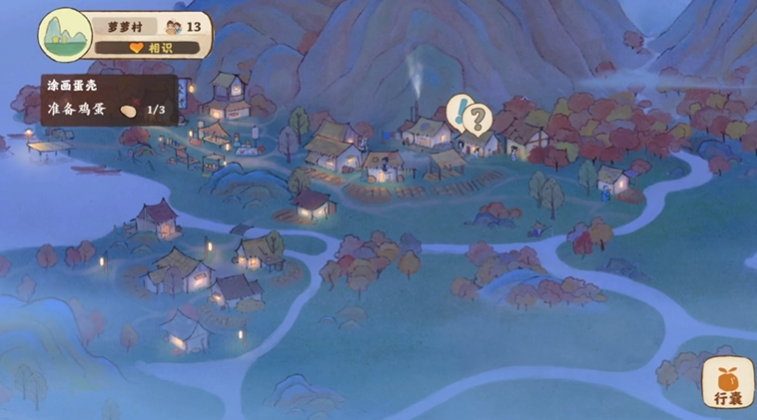The image size is (757, 420).
Task: Open the 涂画蛋壳 quest tracker
Action: 109,100
